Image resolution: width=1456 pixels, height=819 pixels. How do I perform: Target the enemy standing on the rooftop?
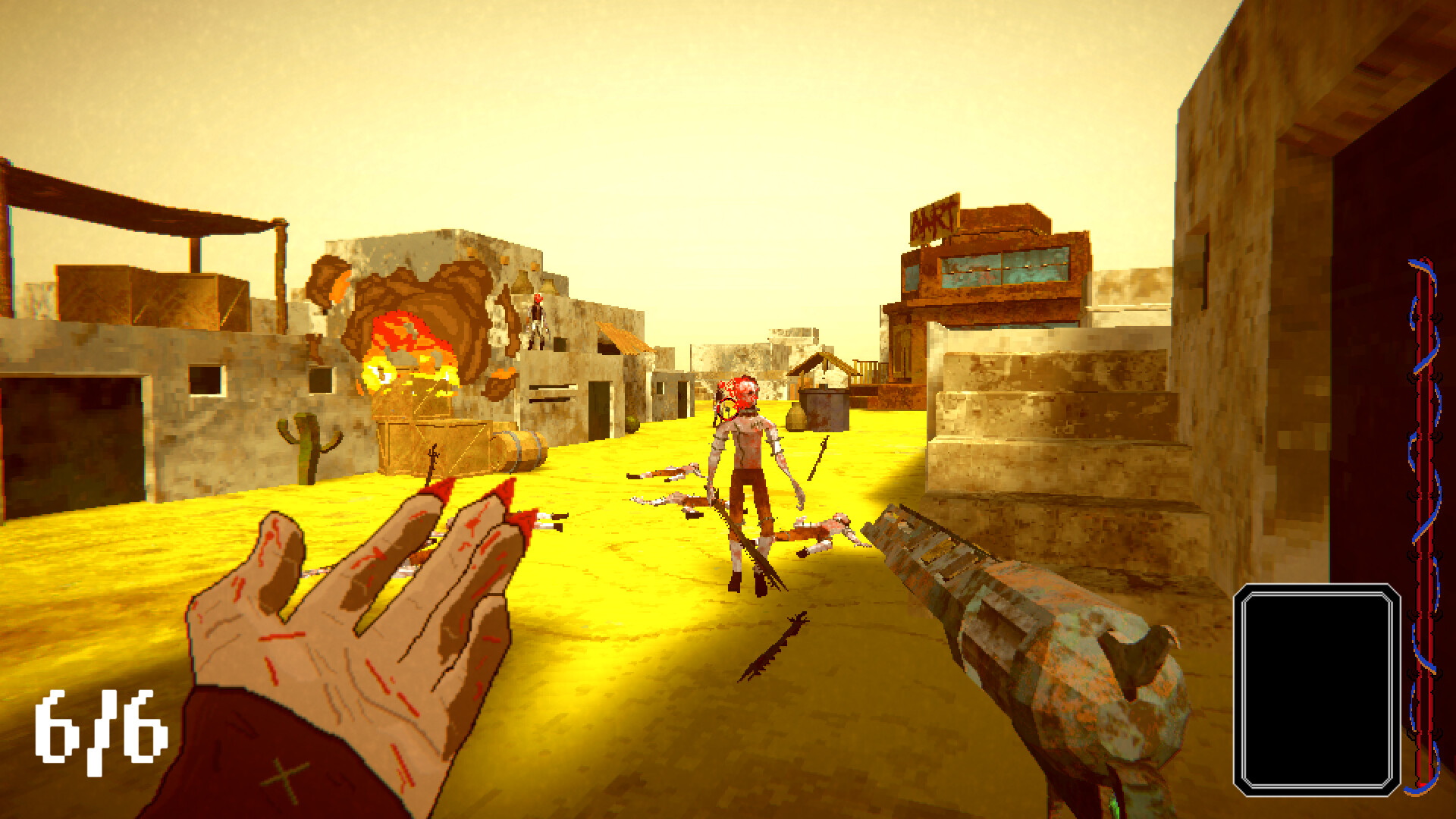click(535, 318)
